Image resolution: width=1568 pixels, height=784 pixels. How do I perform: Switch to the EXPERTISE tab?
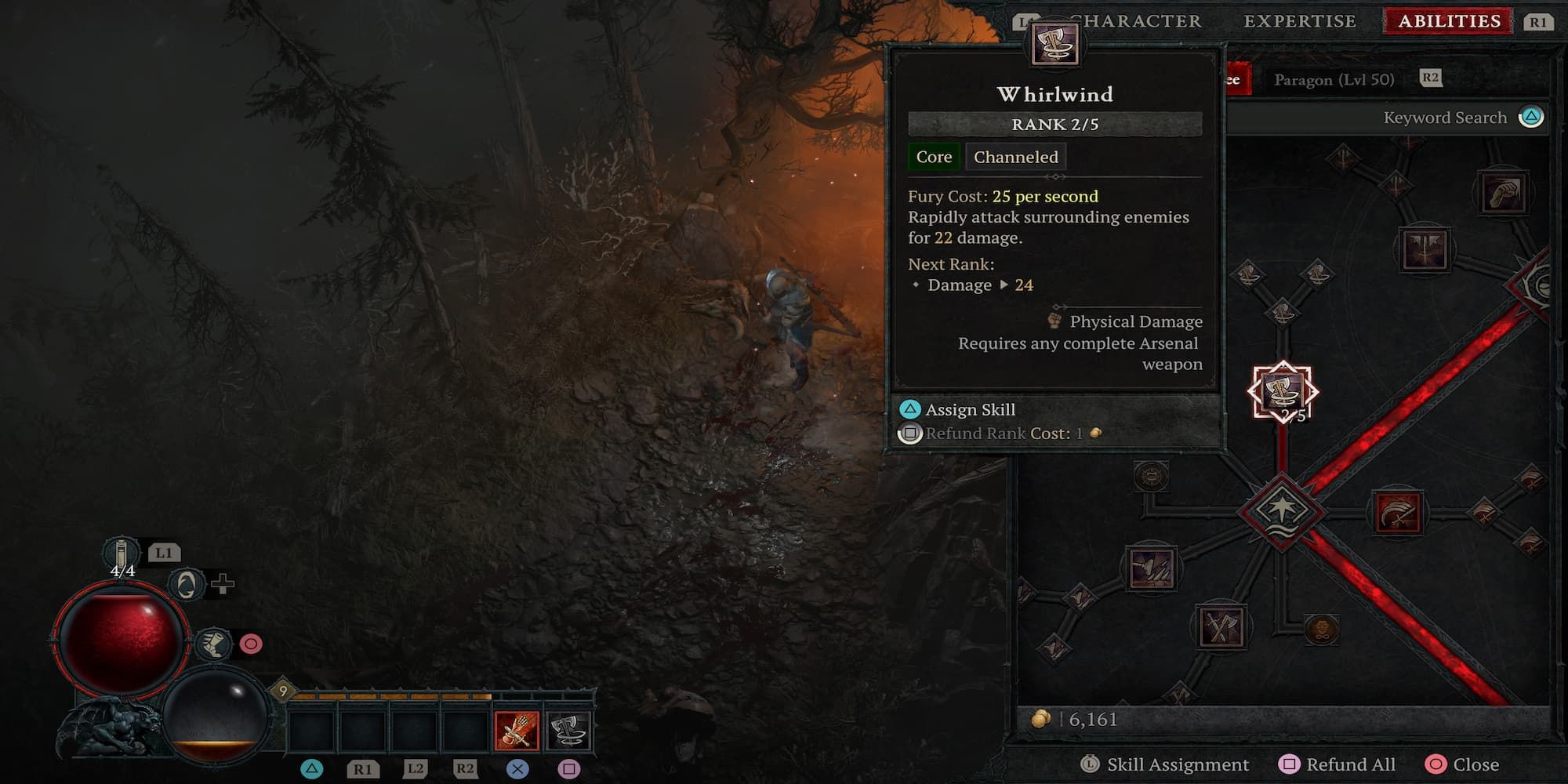(1300, 21)
